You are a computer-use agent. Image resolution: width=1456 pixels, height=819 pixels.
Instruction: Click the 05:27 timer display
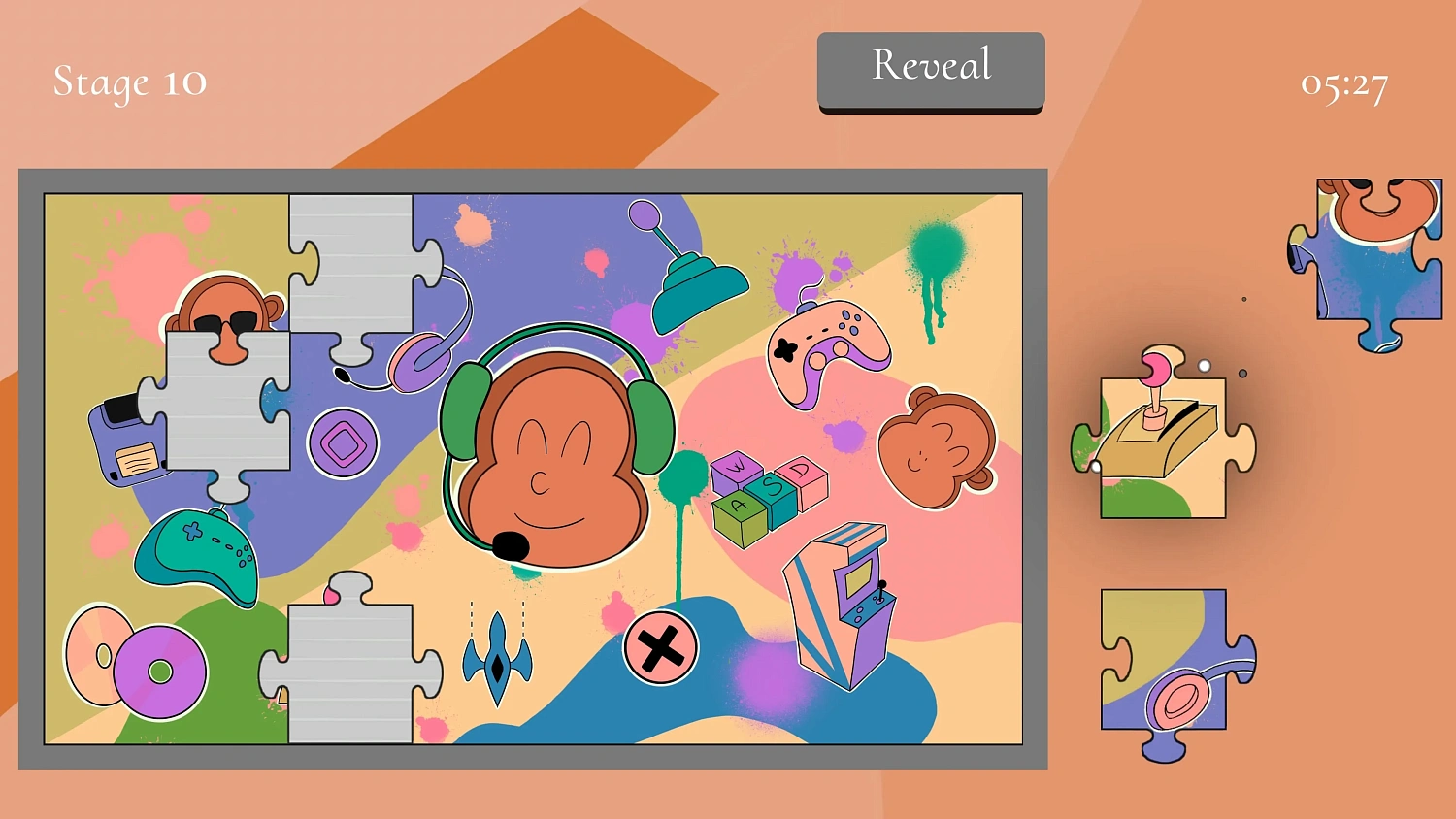(x=1344, y=85)
